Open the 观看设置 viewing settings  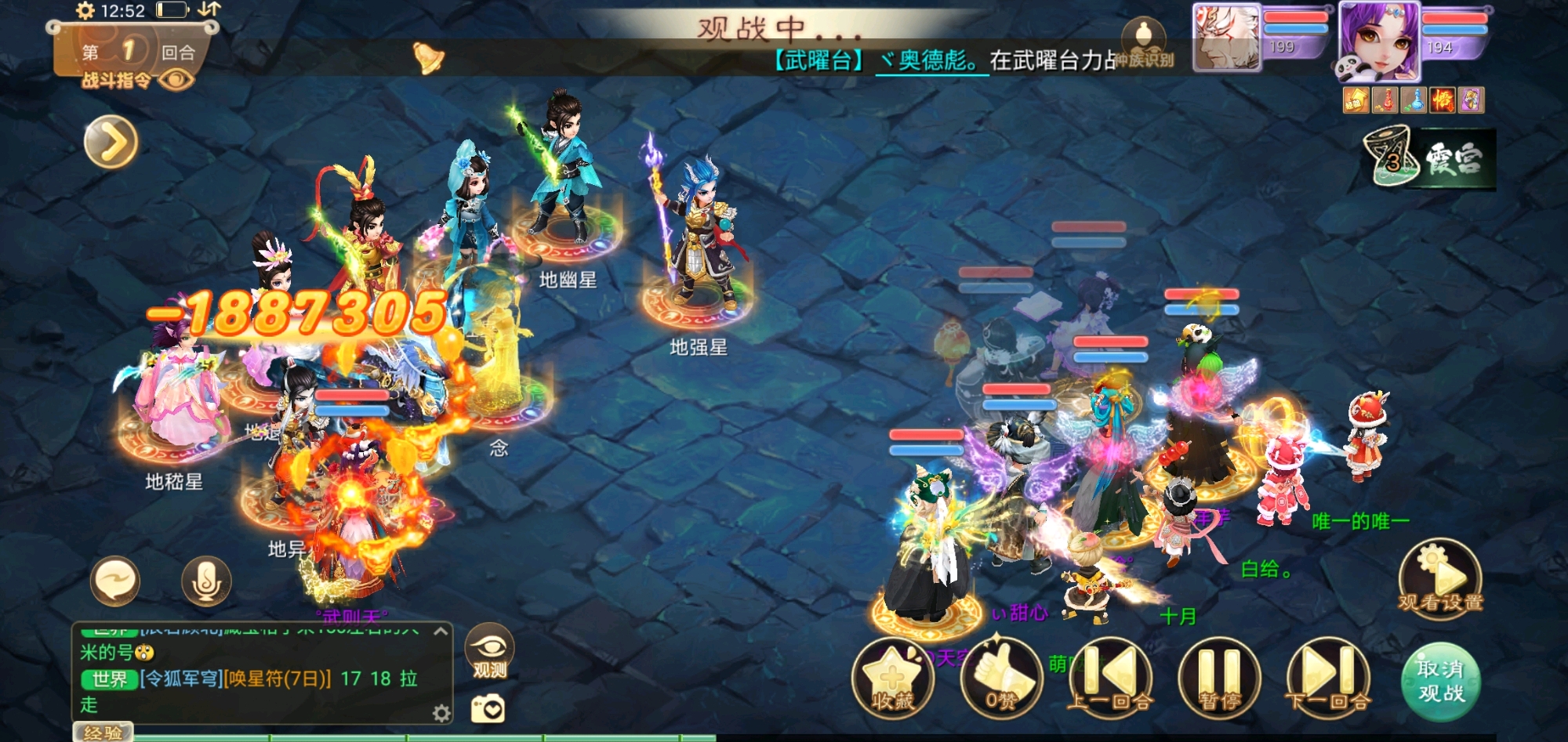(1440, 578)
